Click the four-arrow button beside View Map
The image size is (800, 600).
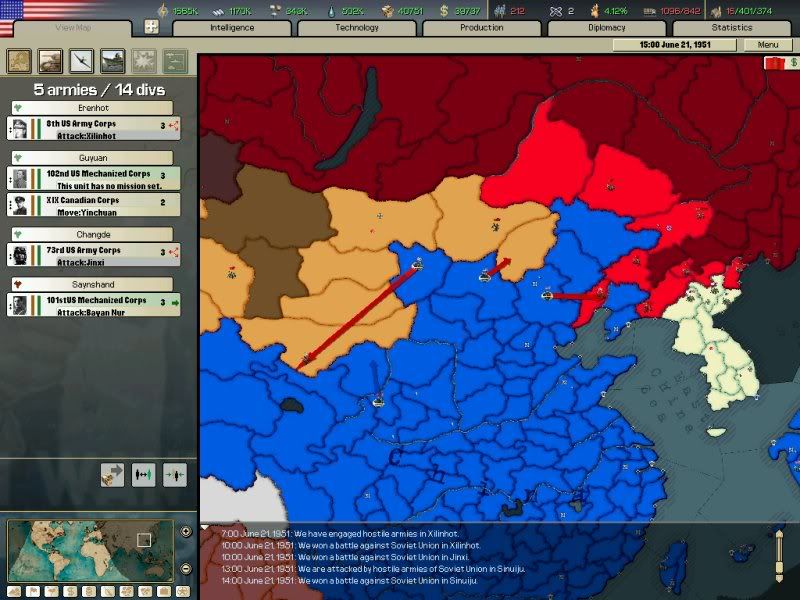151,28
